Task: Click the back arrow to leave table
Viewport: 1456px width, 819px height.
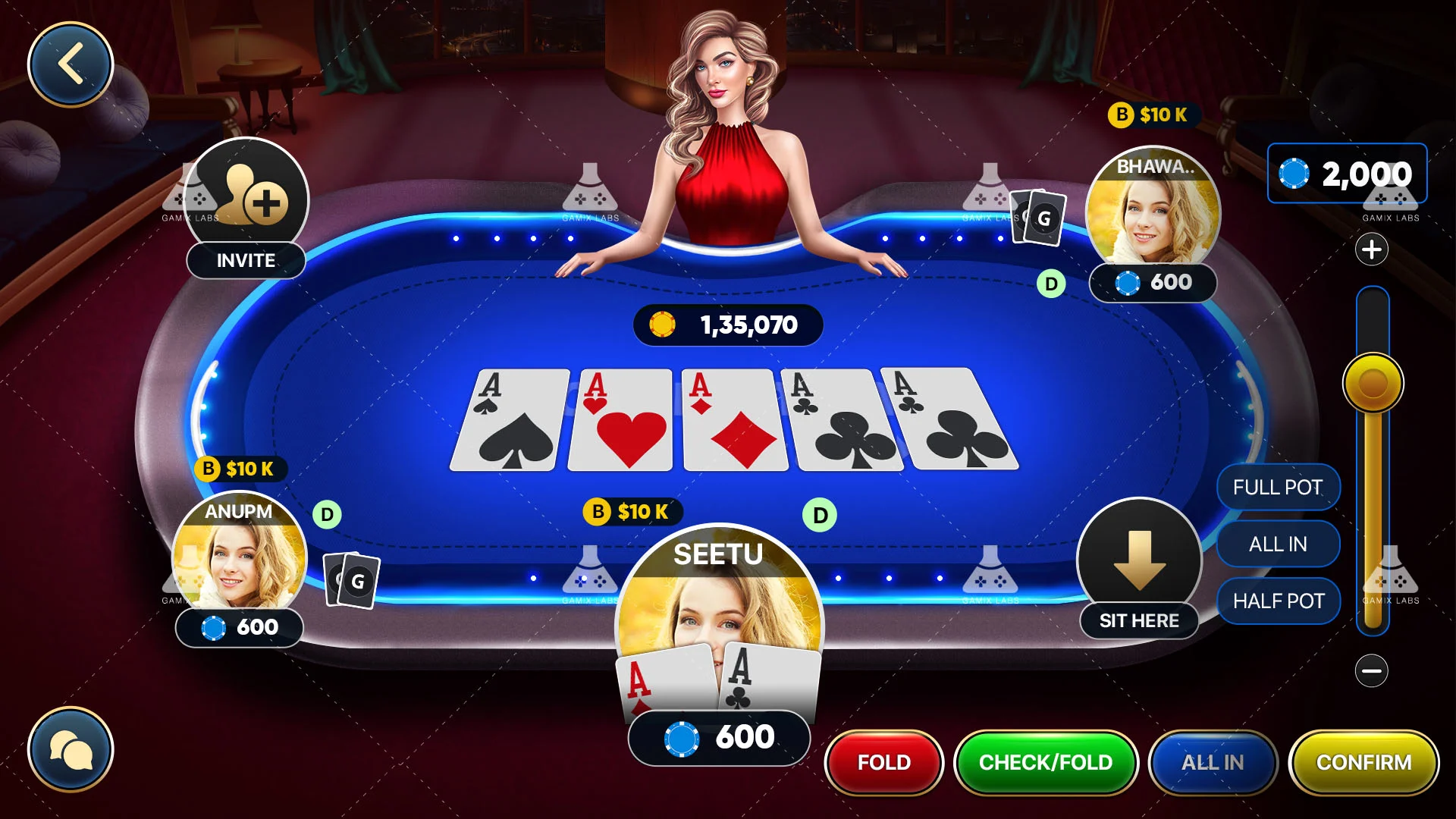Action: (x=71, y=64)
